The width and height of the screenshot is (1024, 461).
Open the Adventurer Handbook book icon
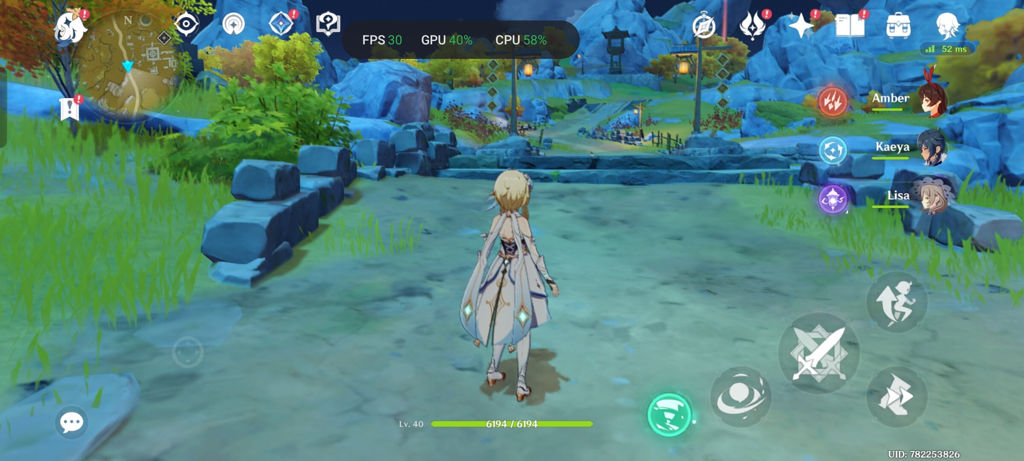[x=849, y=26]
